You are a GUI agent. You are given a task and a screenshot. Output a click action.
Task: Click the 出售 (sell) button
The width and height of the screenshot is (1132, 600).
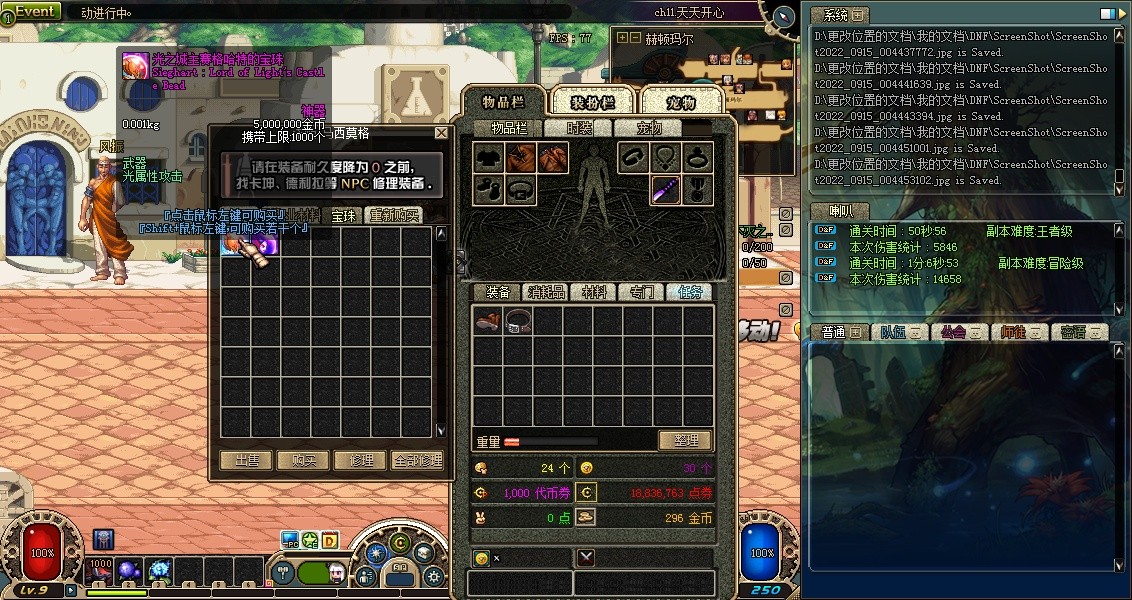pyautogui.click(x=246, y=460)
